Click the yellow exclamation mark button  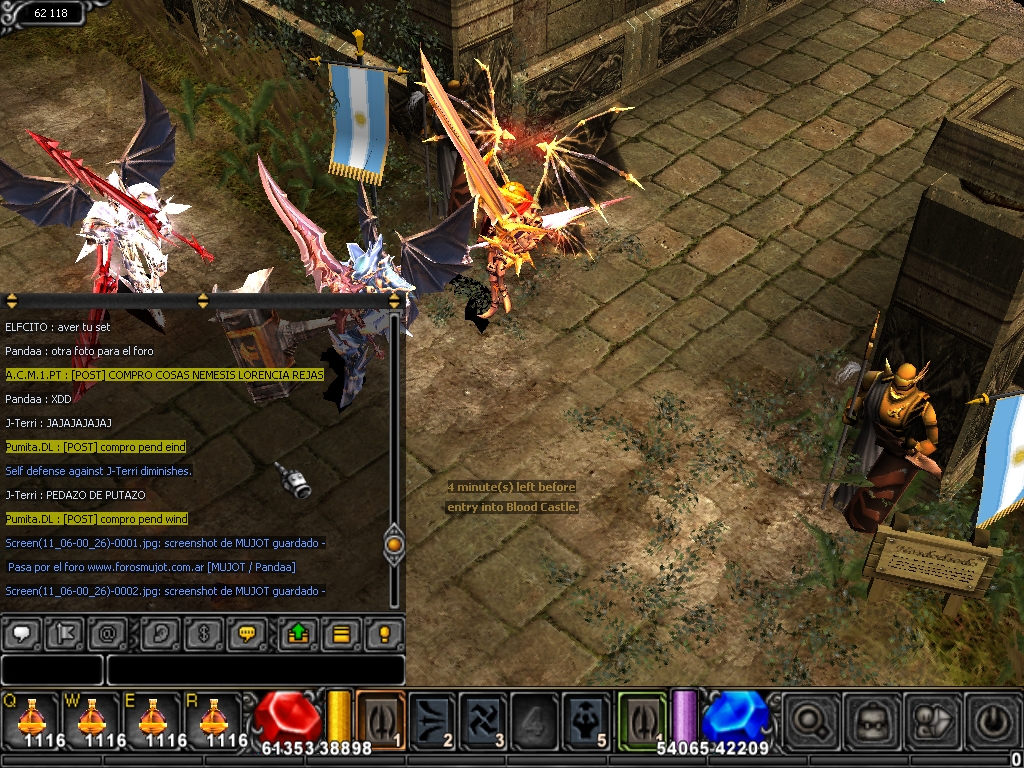pos(384,634)
